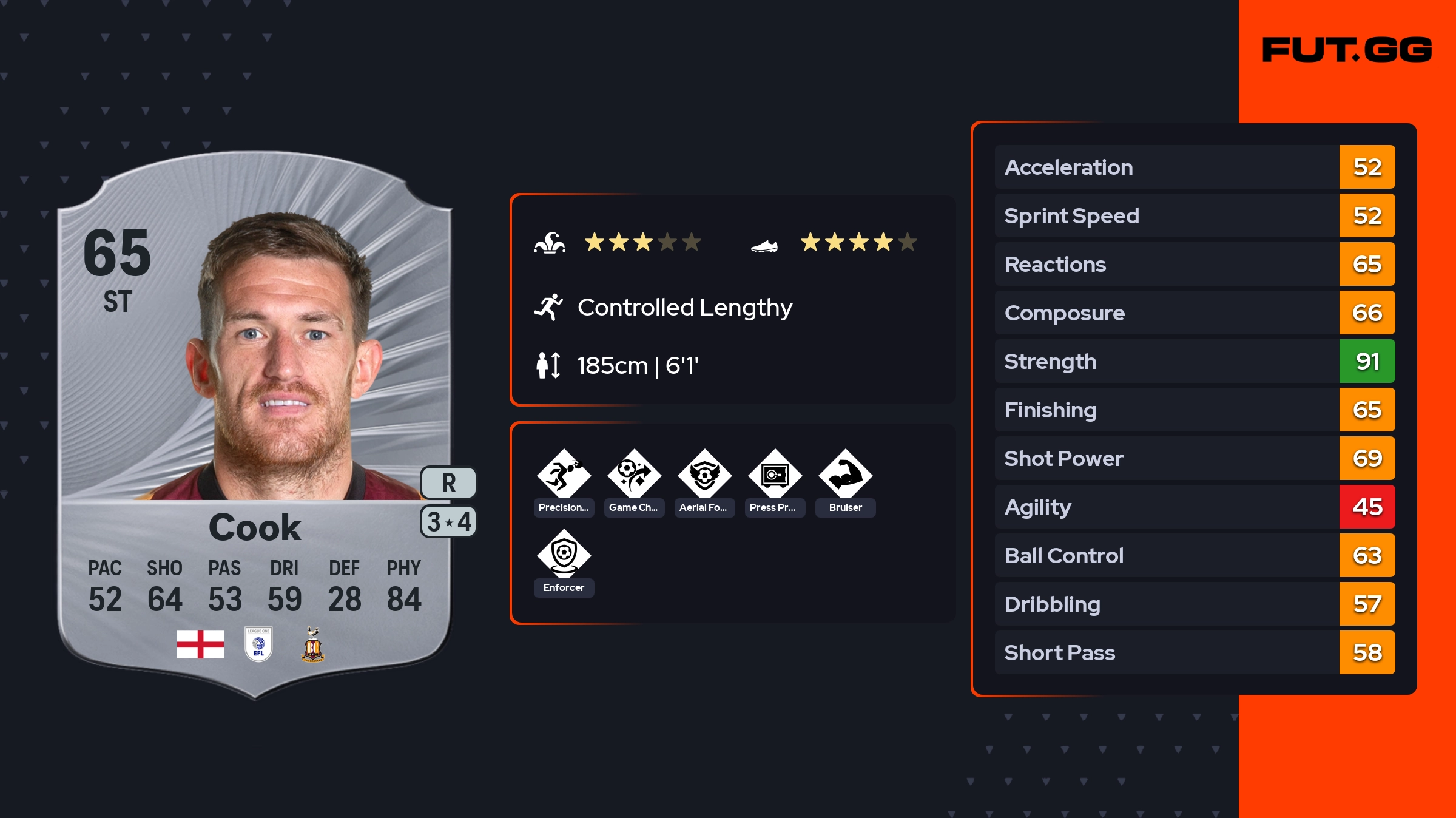Viewport: 1456px width, 818px height.
Task: Select the Enforcer playstyle icon
Action: (x=564, y=554)
